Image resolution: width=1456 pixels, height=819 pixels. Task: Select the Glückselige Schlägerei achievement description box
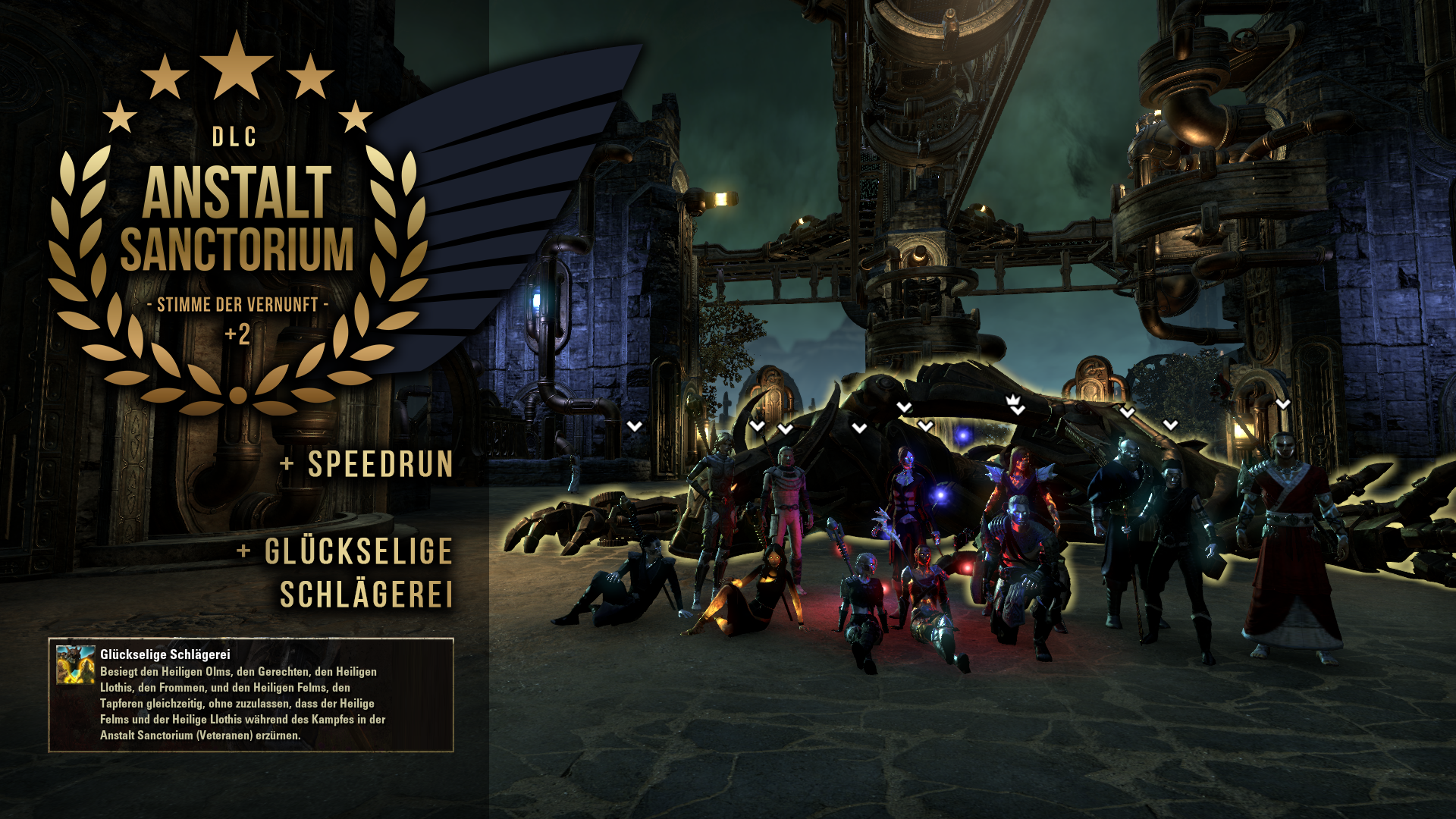click(x=251, y=695)
